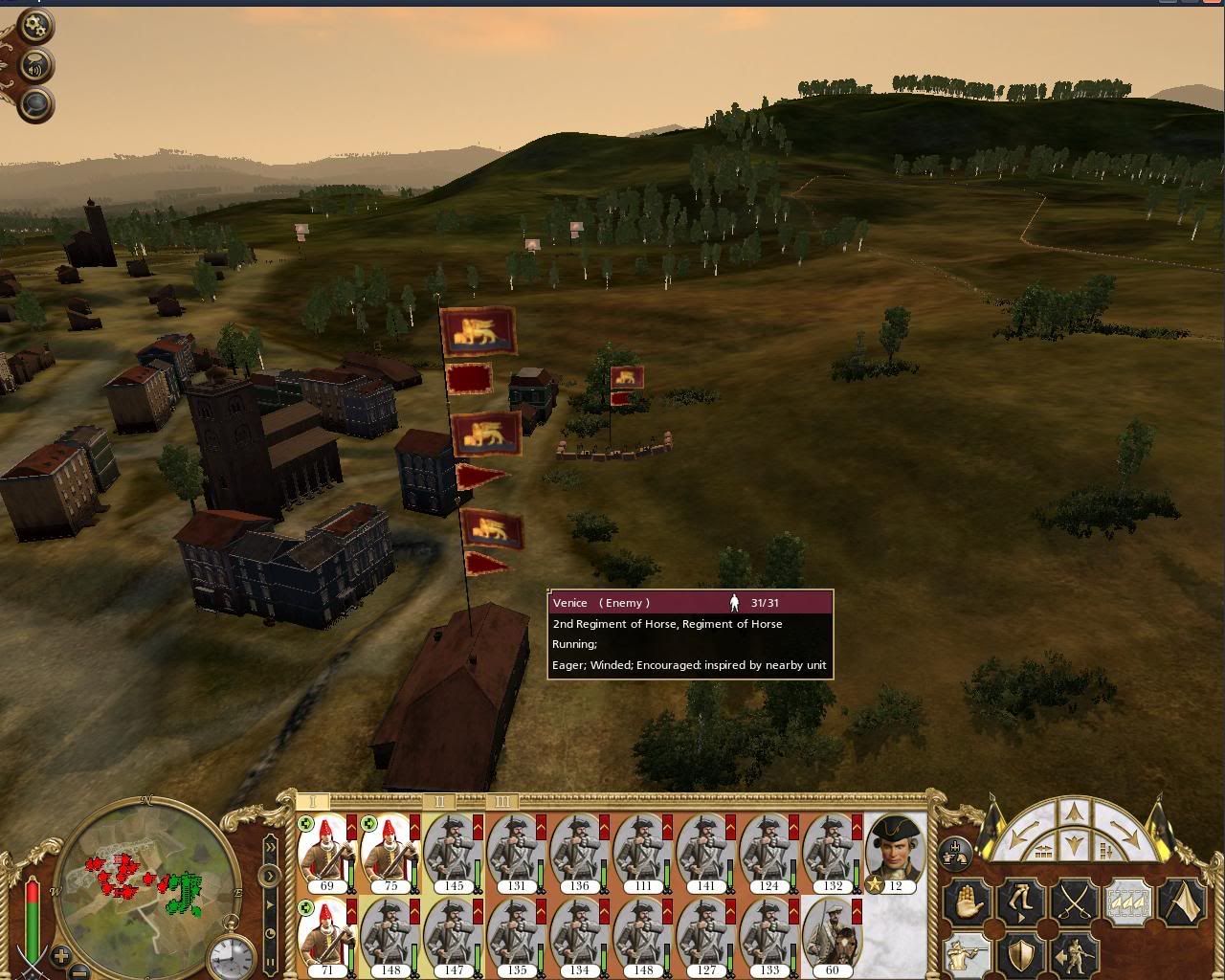Select the cavalry unit card with 60 men
The image size is (1225, 980).
[831, 936]
